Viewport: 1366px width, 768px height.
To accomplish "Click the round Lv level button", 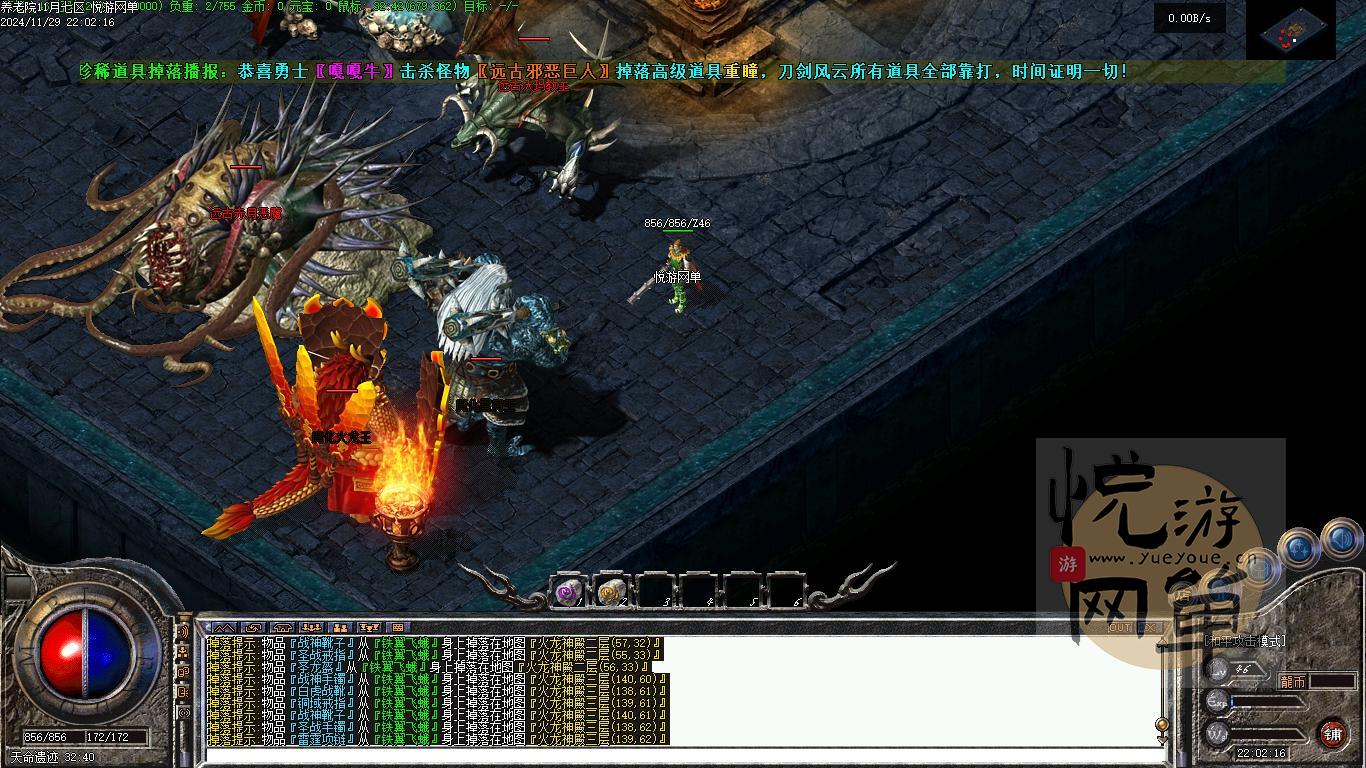I will [1217, 669].
